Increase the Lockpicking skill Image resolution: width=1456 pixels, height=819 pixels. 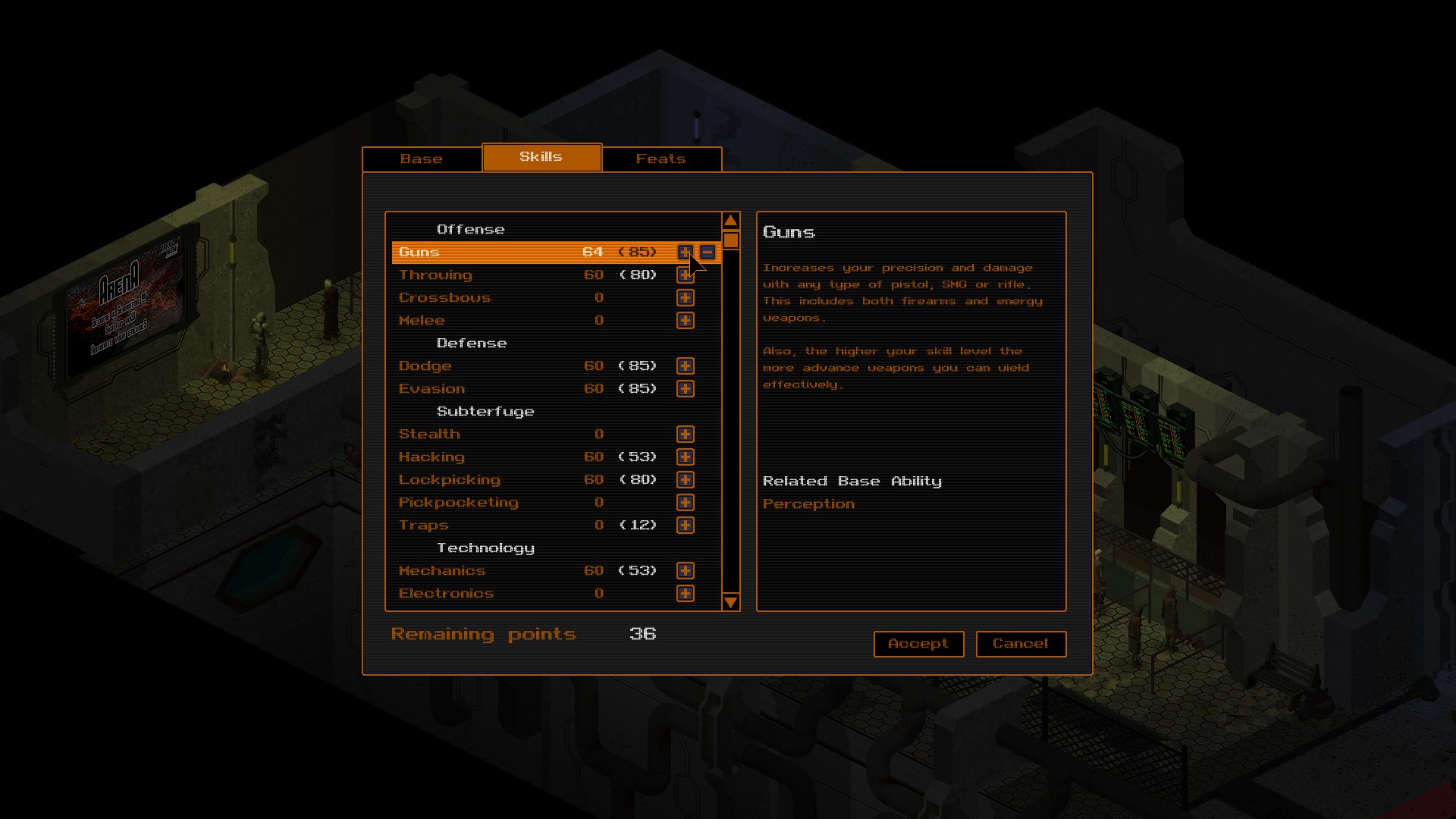pos(685,479)
